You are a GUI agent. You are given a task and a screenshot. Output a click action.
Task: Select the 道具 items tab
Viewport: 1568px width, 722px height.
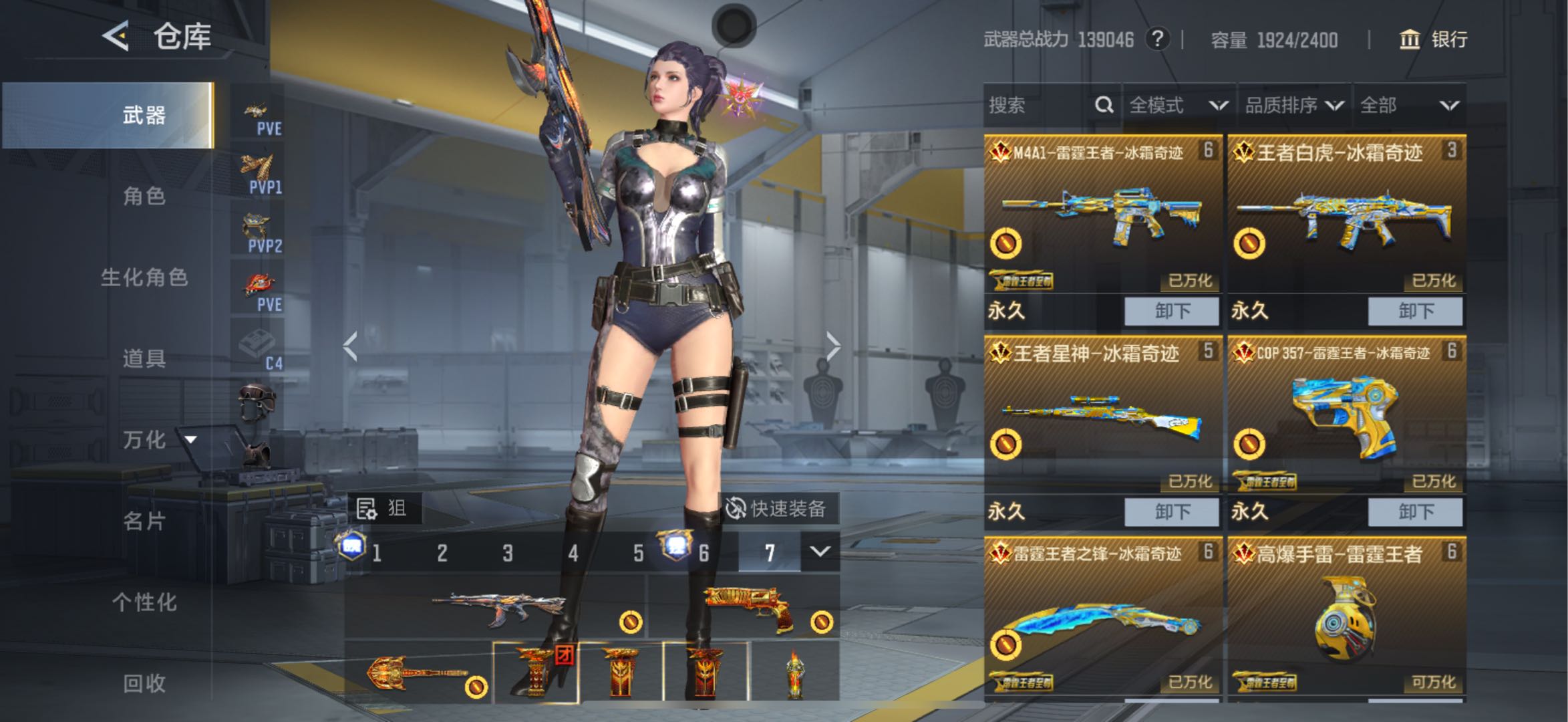[x=144, y=358]
